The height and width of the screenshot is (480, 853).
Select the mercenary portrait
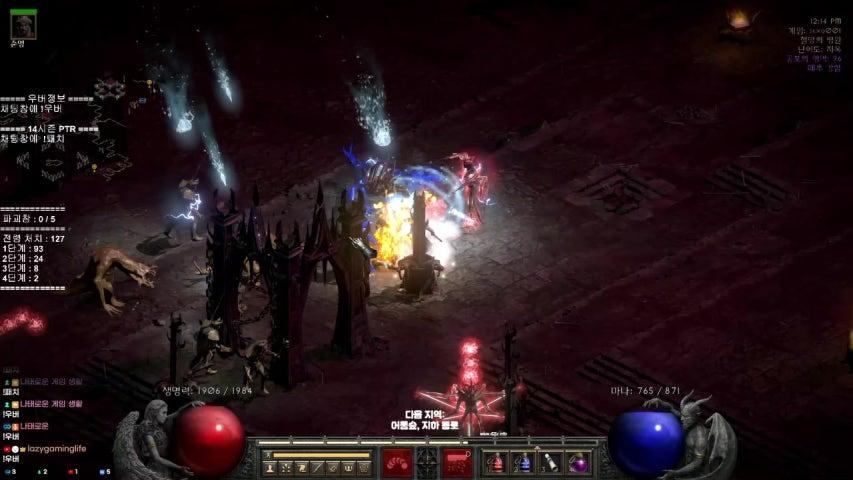pyautogui.click(x=22, y=24)
